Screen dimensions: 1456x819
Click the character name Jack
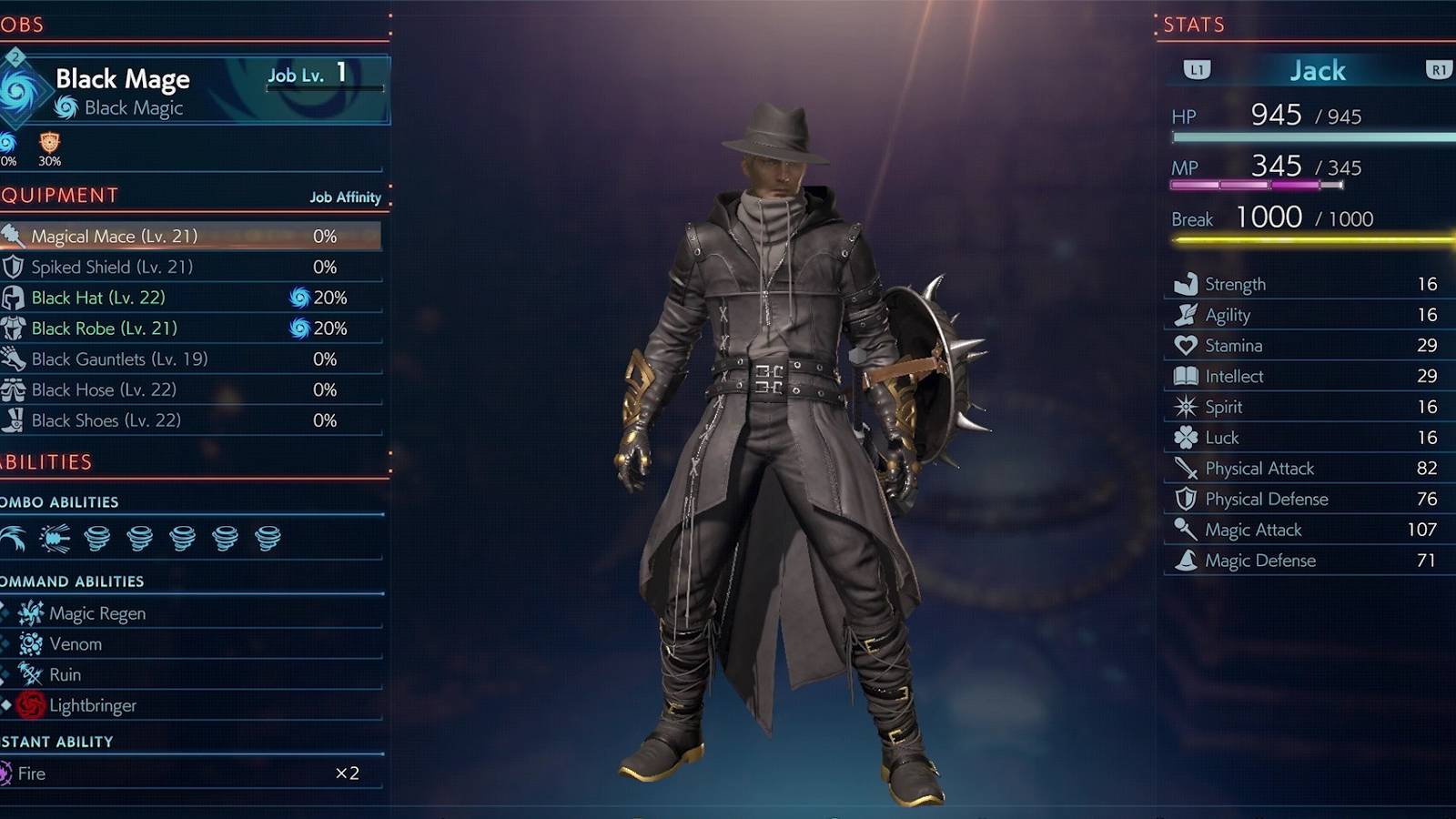coord(1318,70)
